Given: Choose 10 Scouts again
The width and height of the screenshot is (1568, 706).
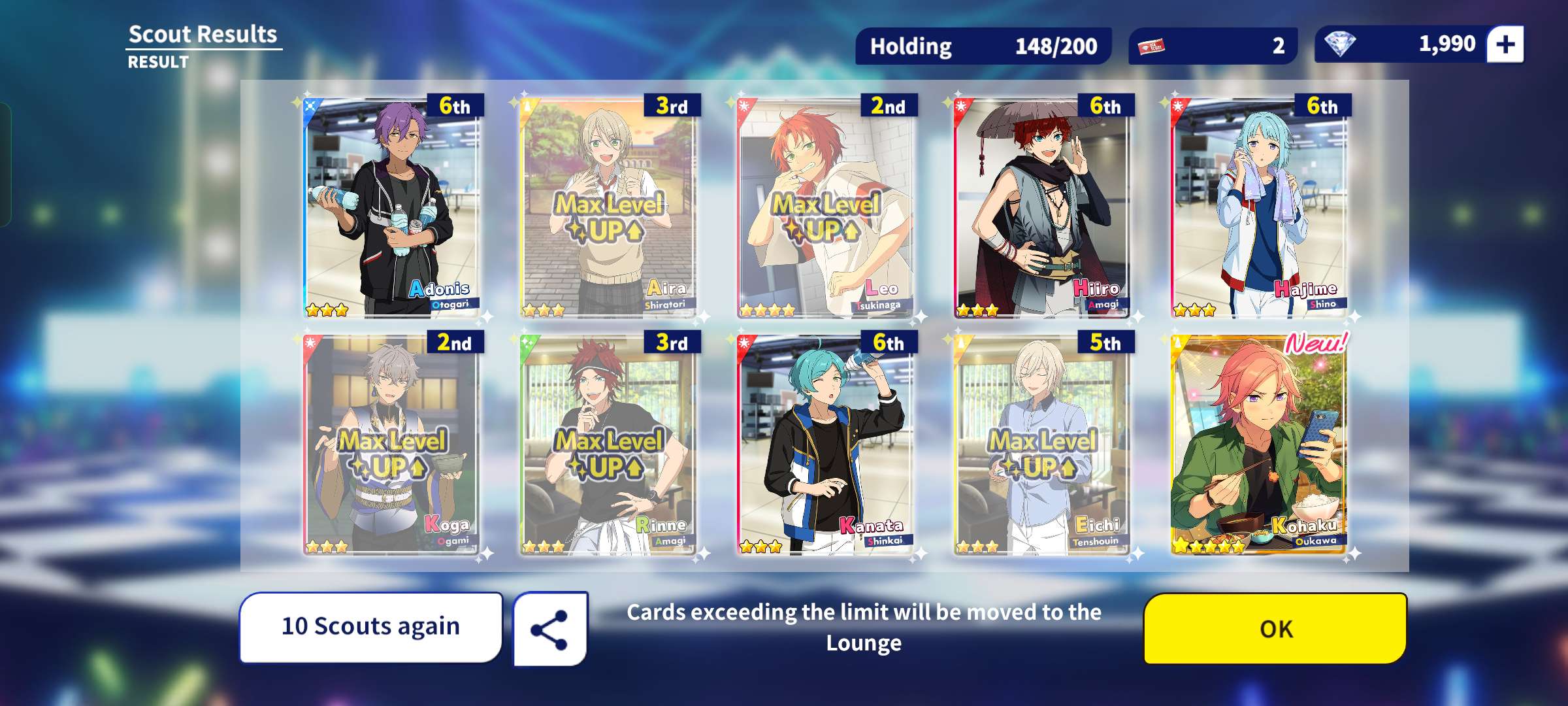Looking at the screenshot, I should (x=370, y=627).
